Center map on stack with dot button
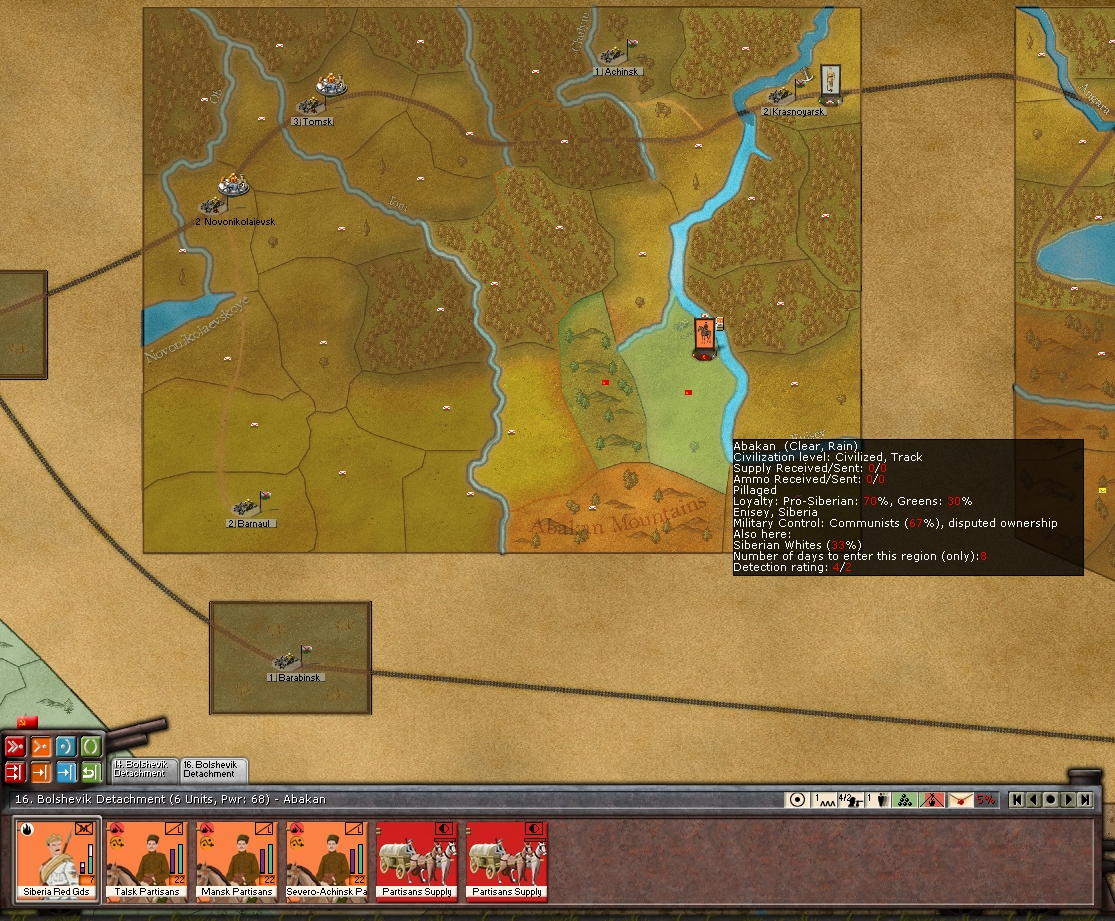Screen dimensions: 1115x921 coord(1051,800)
